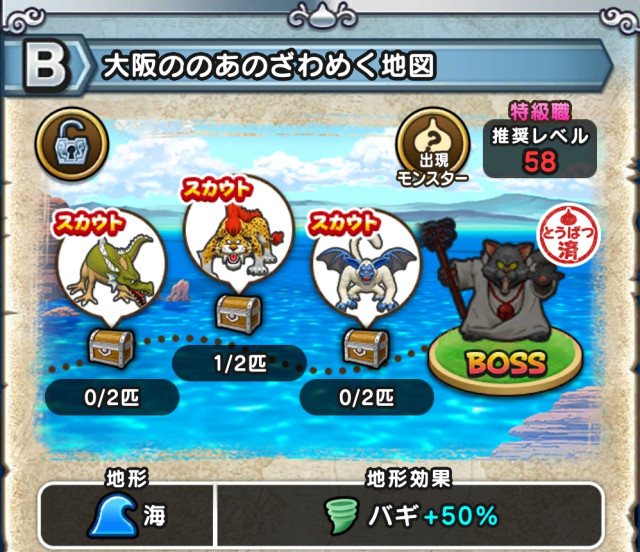This screenshot has height=552, width=640.
Task: Open the 出現モンスター monster list
Action: 433,148
